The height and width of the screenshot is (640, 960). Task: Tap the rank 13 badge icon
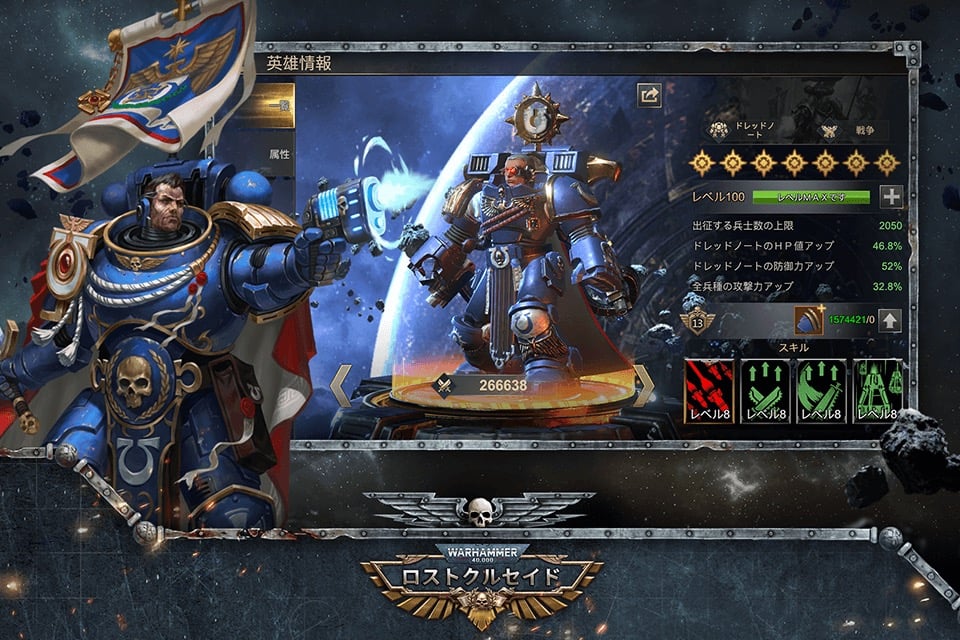(698, 322)
